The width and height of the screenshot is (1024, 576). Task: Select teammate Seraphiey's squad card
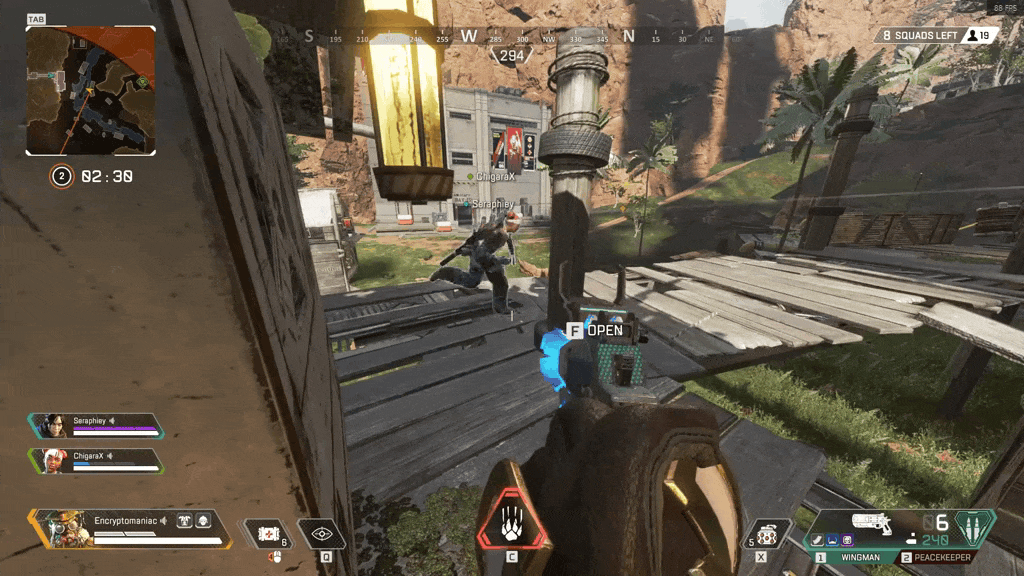point(96,425)
